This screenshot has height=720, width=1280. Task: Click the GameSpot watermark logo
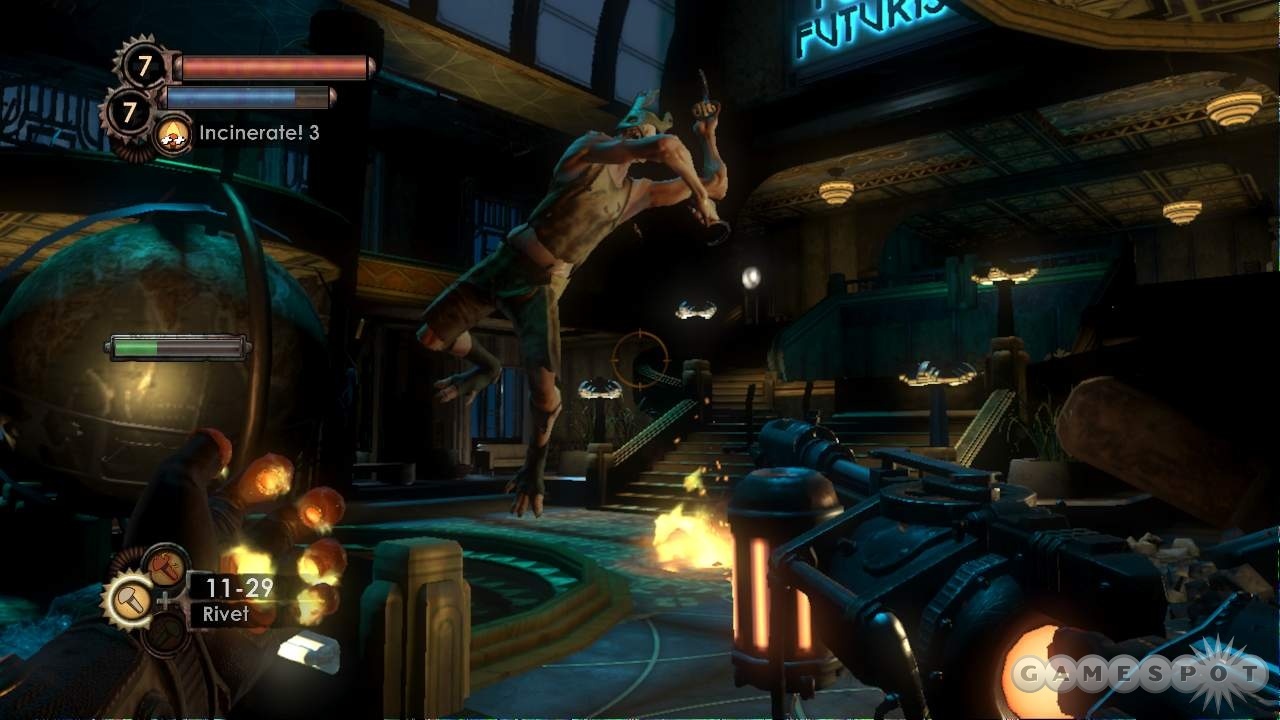click(1140, 673)
